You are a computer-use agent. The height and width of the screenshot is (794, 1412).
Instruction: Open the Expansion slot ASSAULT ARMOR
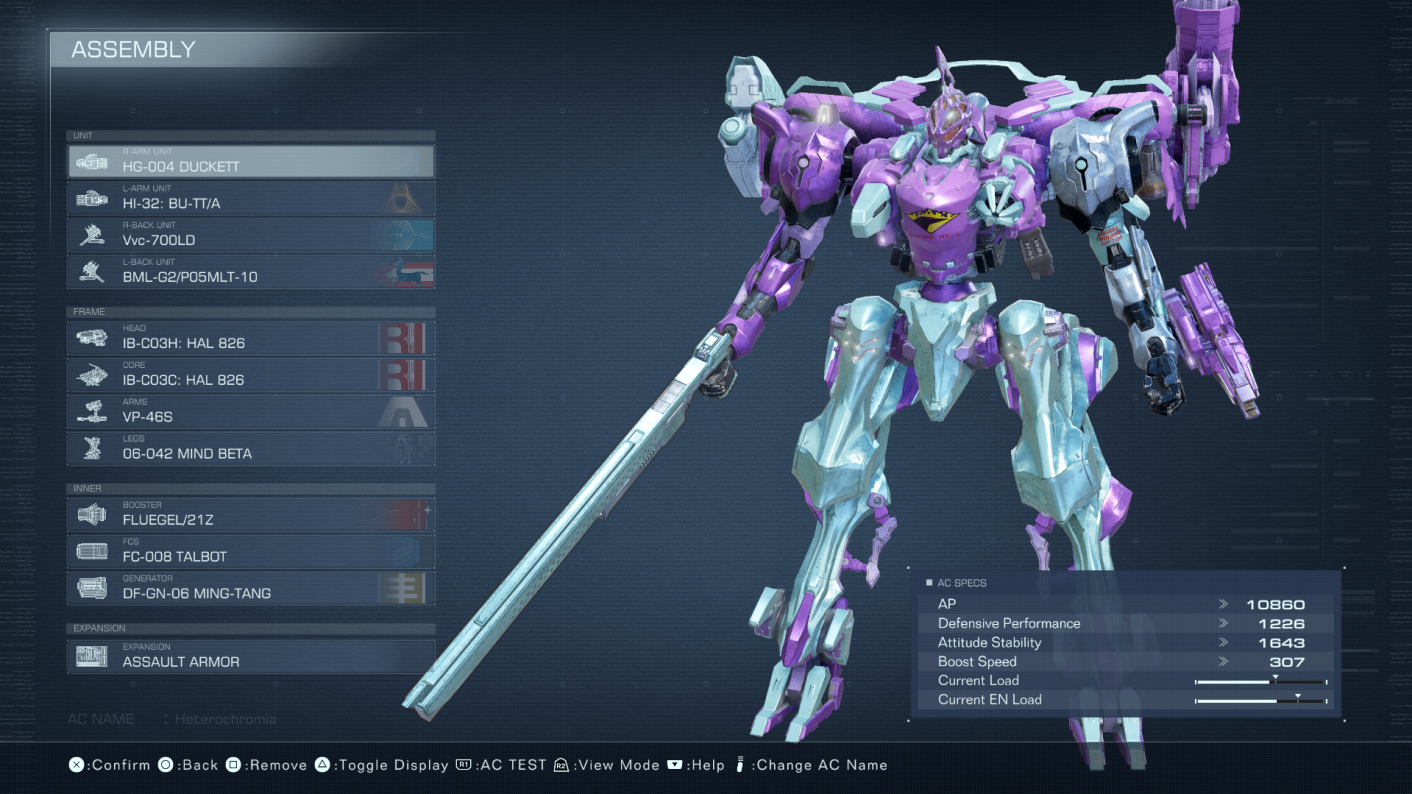[x=250, y=657]
